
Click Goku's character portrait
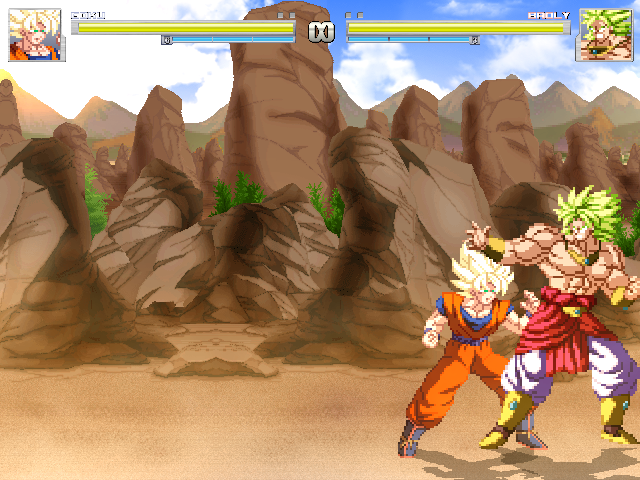click(x=36, y=35)
